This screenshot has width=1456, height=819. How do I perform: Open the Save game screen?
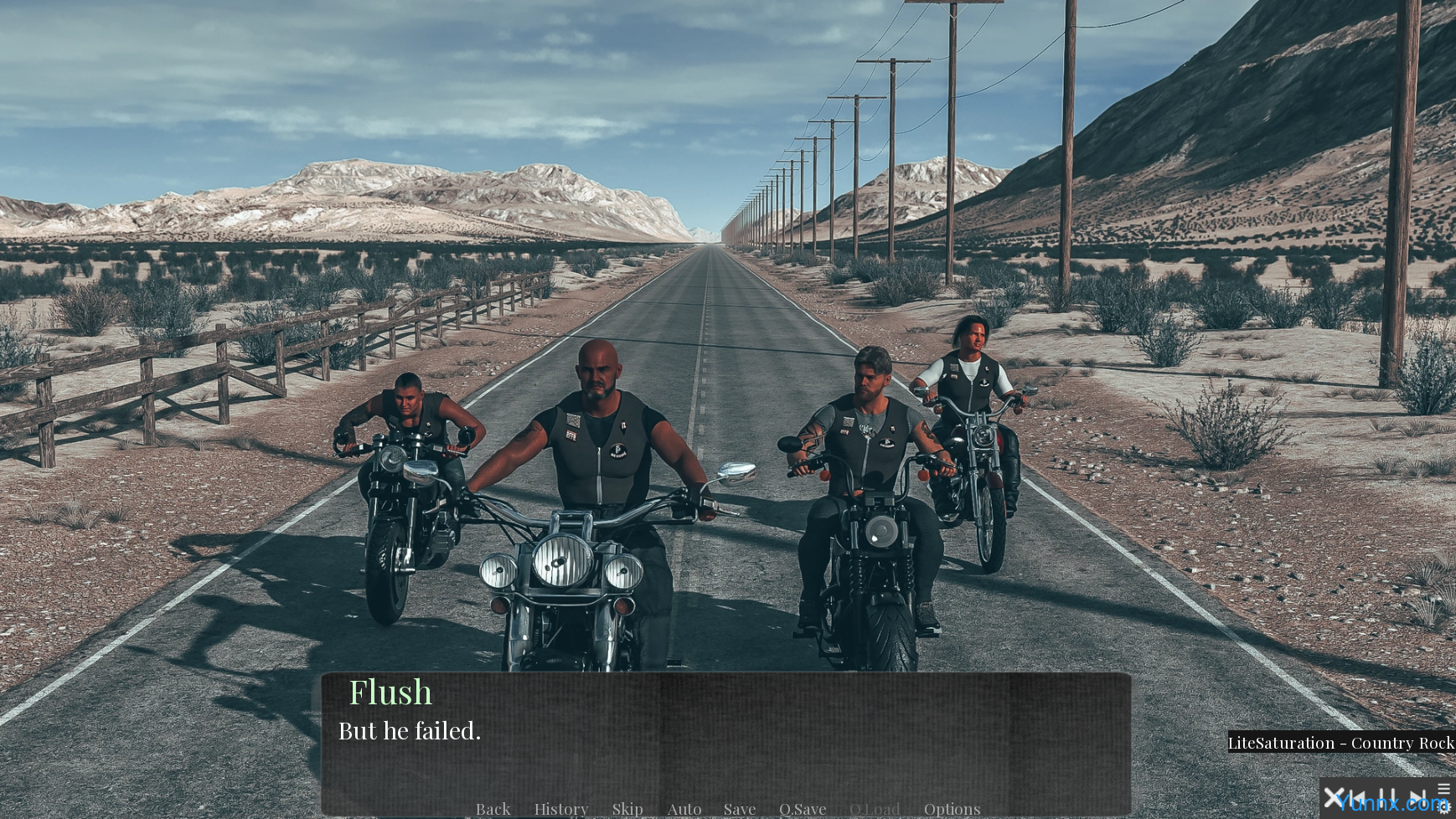740,808
